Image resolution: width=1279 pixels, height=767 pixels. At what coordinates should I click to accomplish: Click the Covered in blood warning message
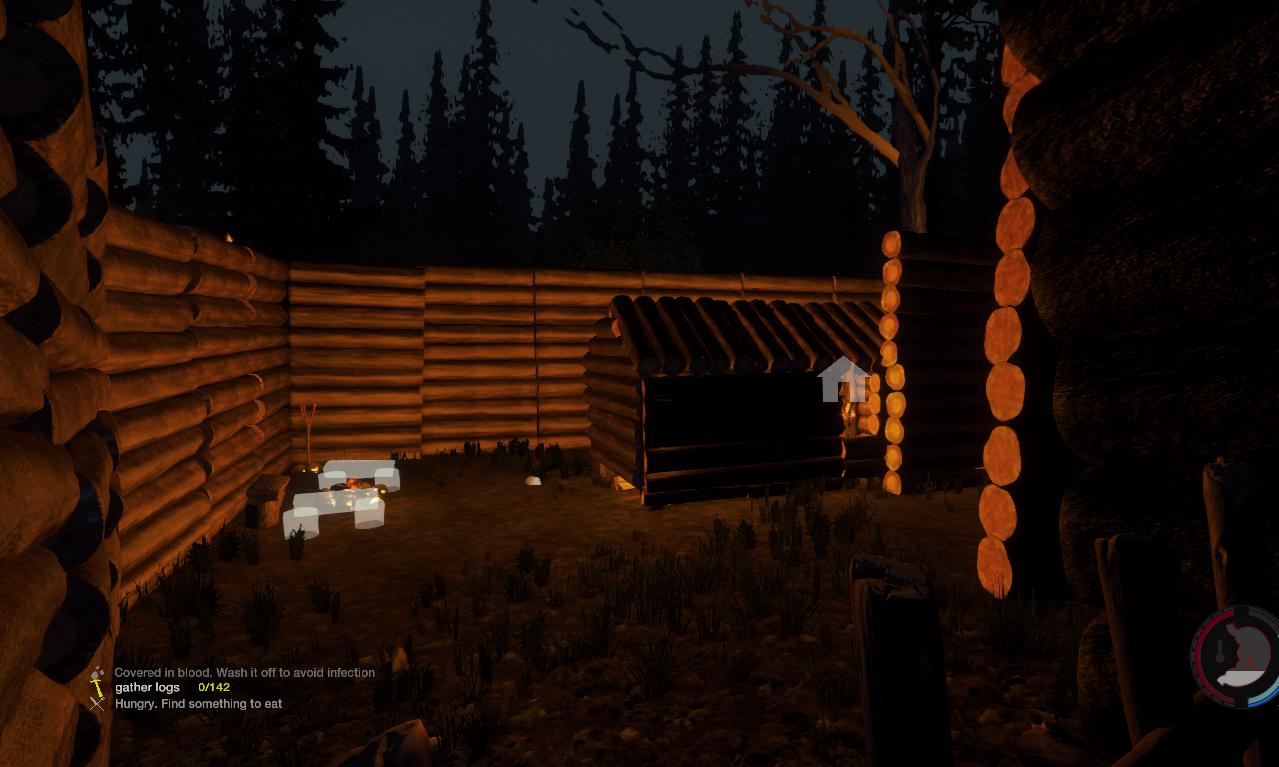pos(244,673)
